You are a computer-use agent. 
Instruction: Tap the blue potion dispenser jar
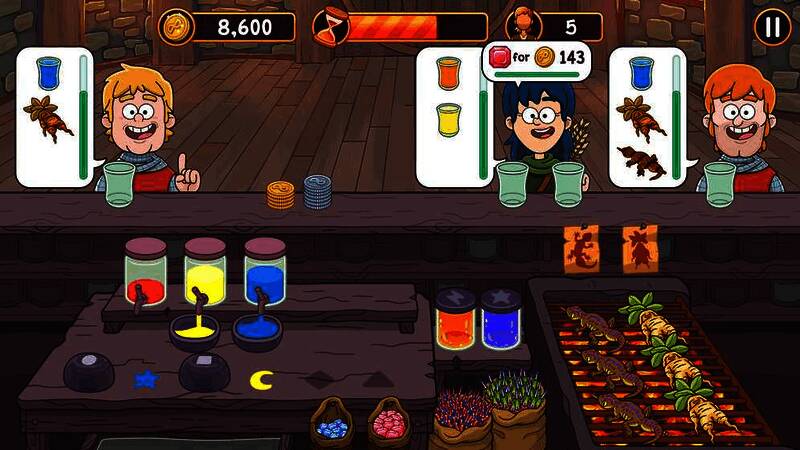pyautogui.click(x=265, y=270)
